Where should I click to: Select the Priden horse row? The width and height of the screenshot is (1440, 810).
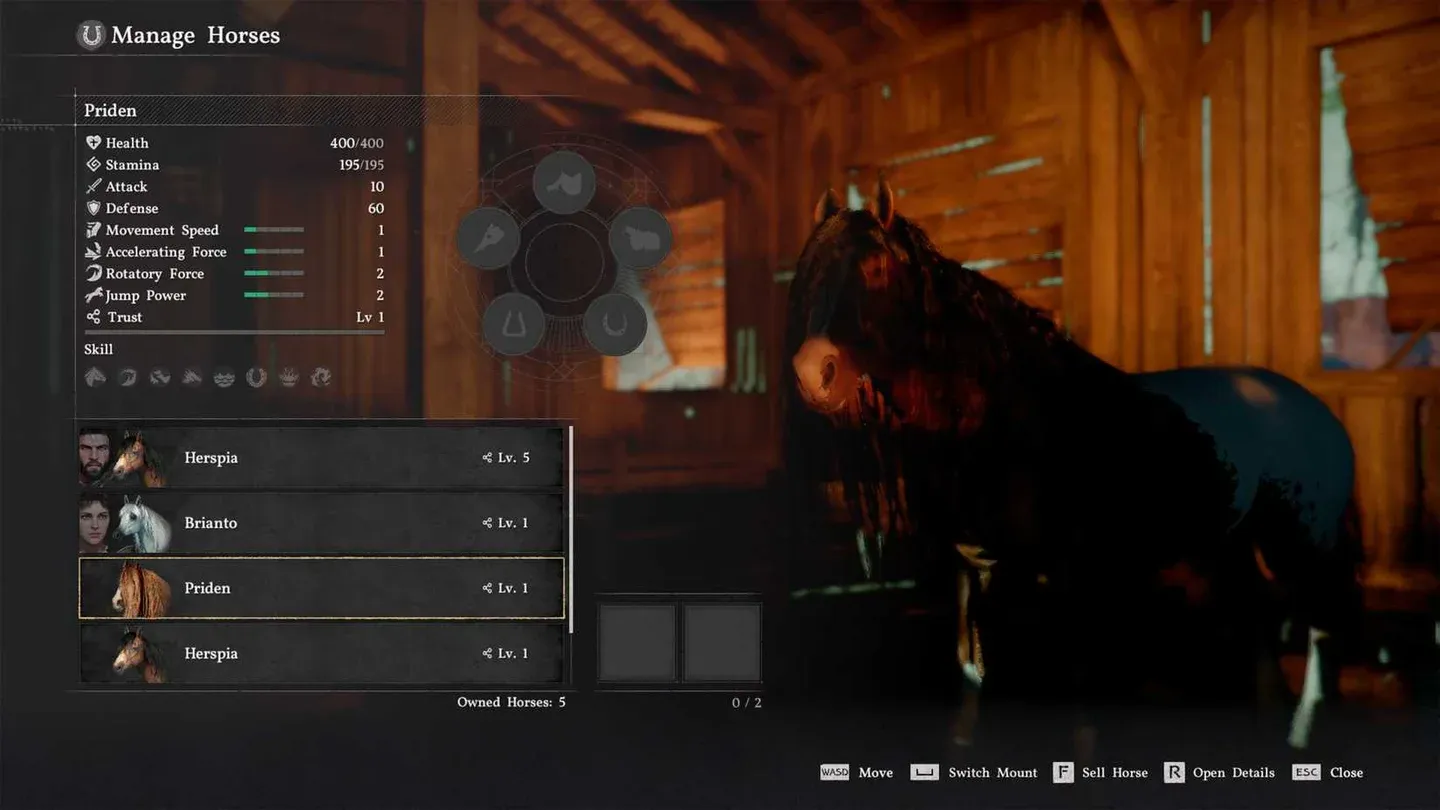coord(321,588)
